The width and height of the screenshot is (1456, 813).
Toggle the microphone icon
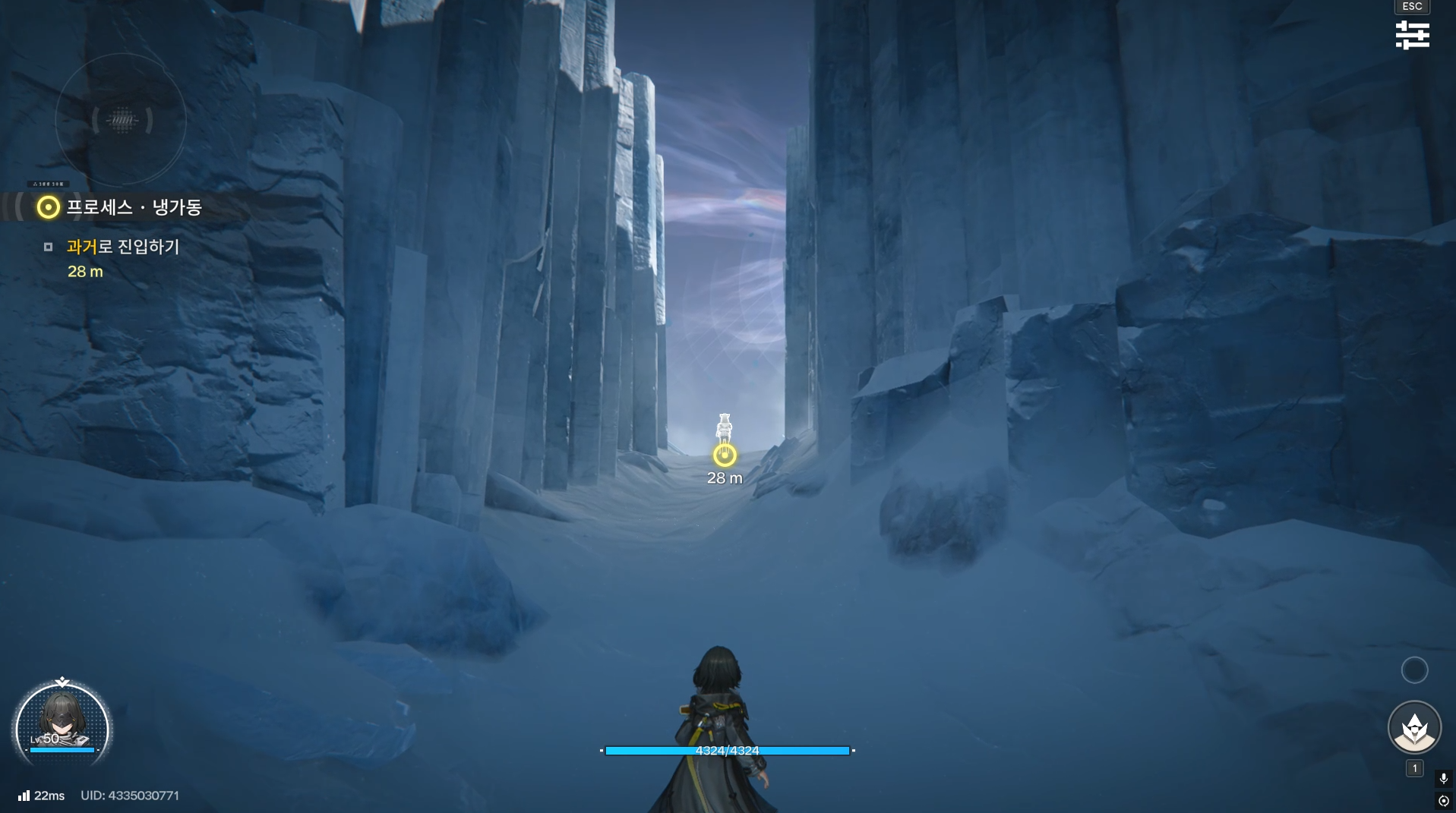(1443, 779)
